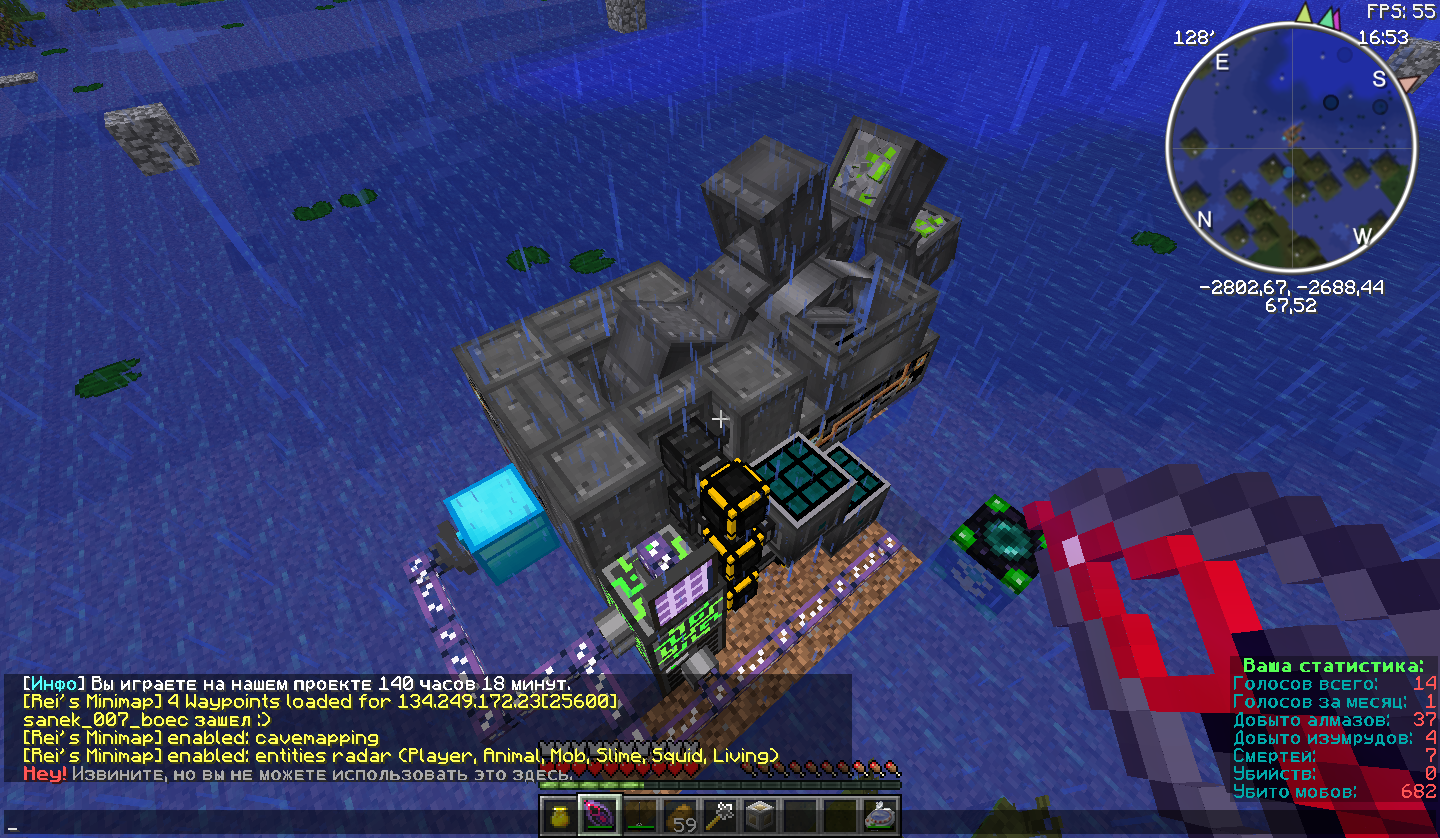This screenshot has height=838, width=1440.
Task: Choose the round dish device hotbar slot
Action: (x=881, y=815)
